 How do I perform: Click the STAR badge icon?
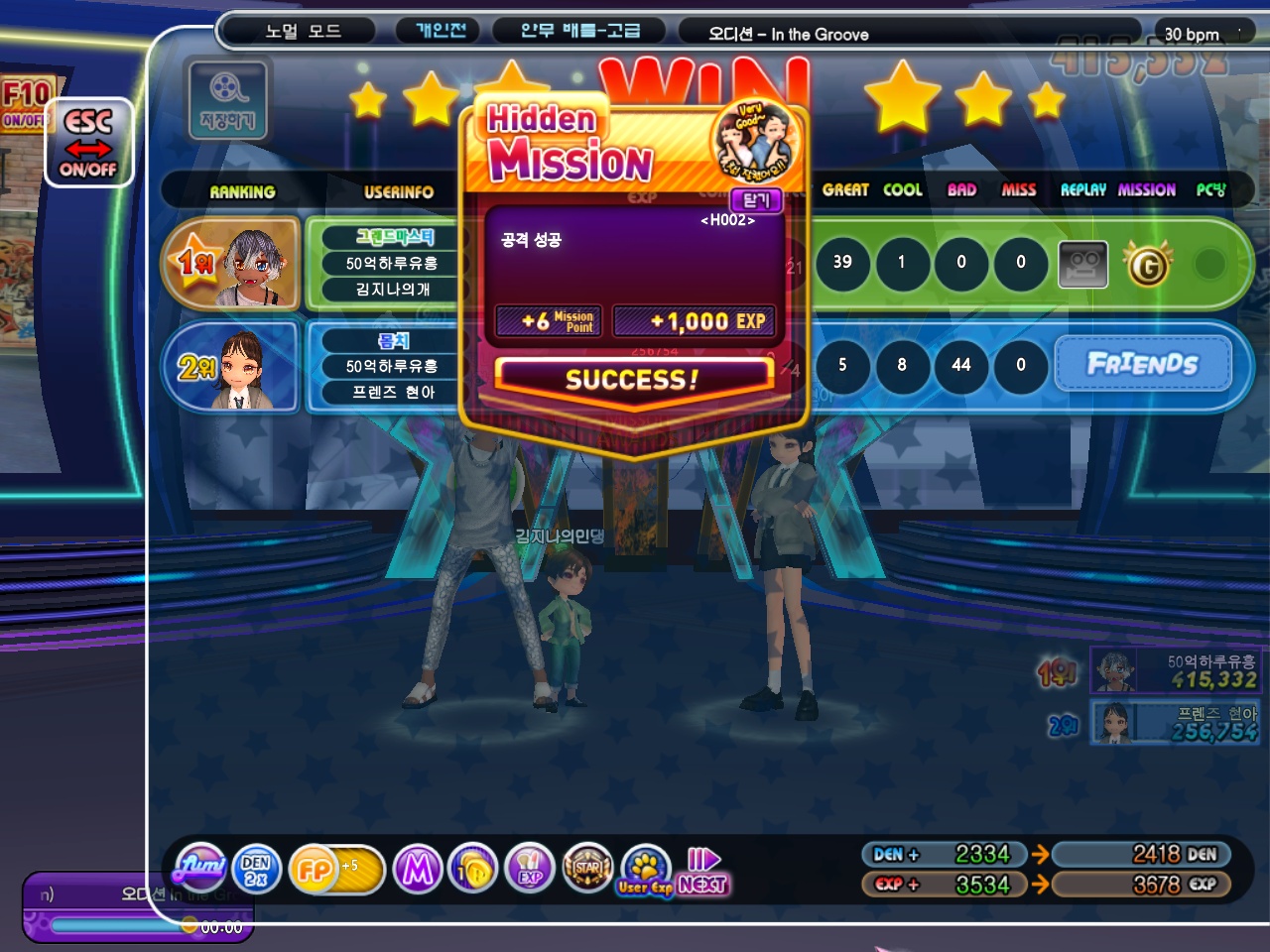click(x=587, y=870)
